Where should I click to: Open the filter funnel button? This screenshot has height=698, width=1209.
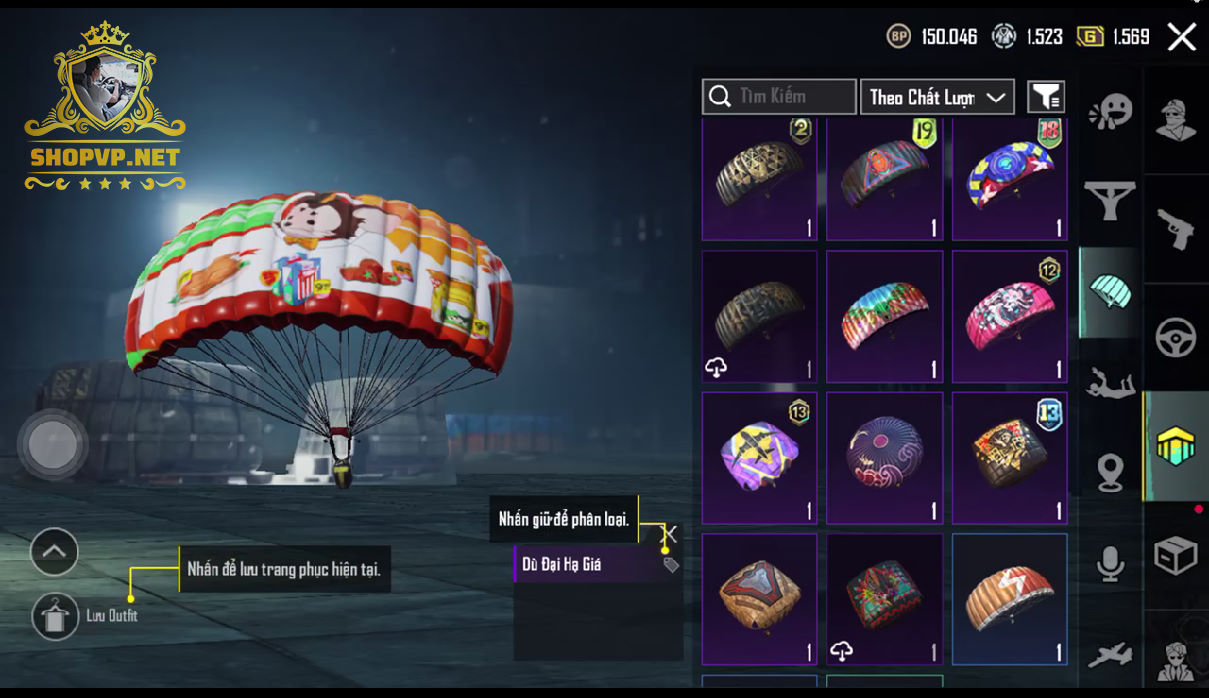pyautogui.click(x=1046, y=97)
